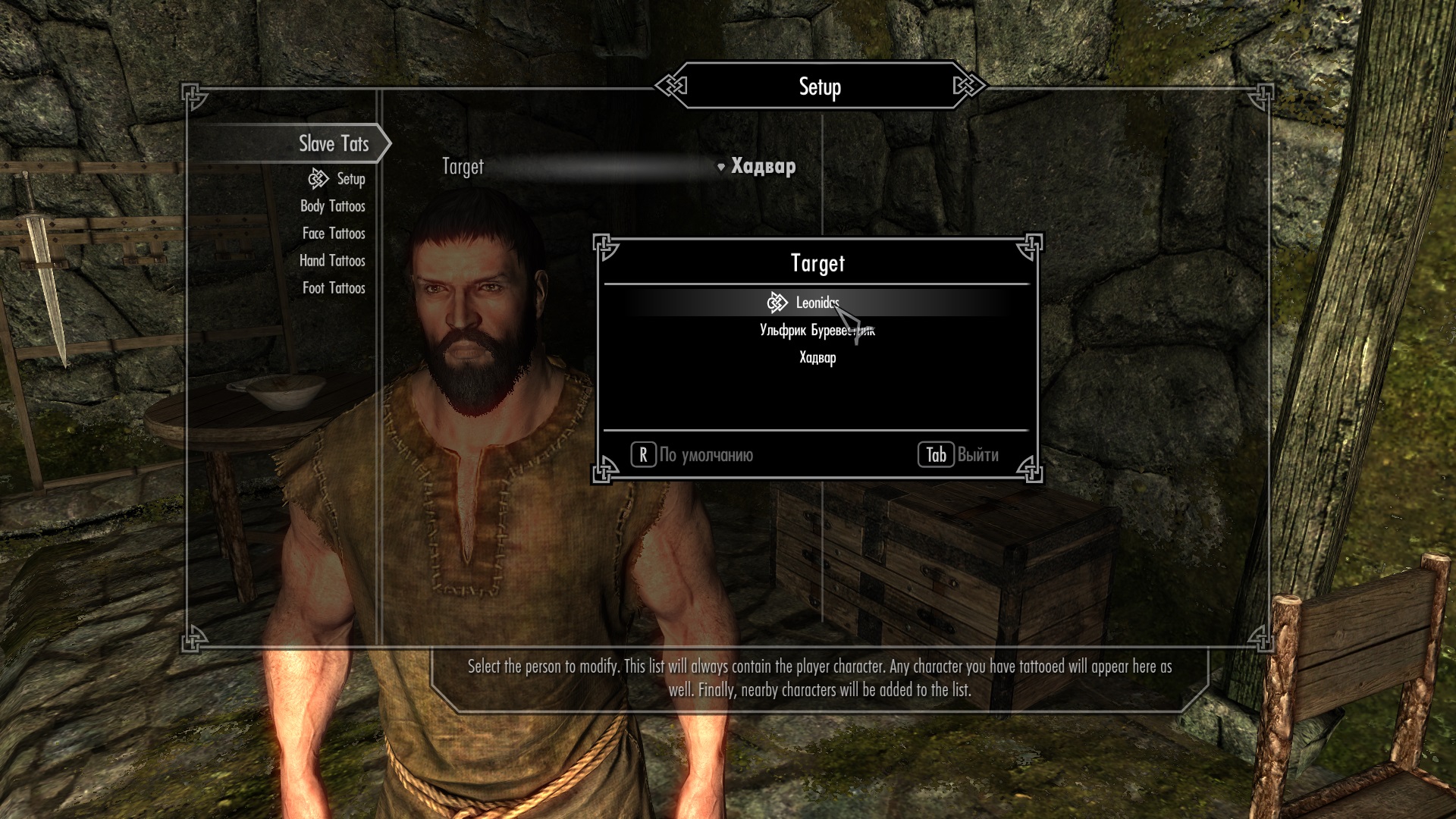Open the Face Tattoos page
The width and height of the screenshot is (1456, 819).
[x=334, y=234]
